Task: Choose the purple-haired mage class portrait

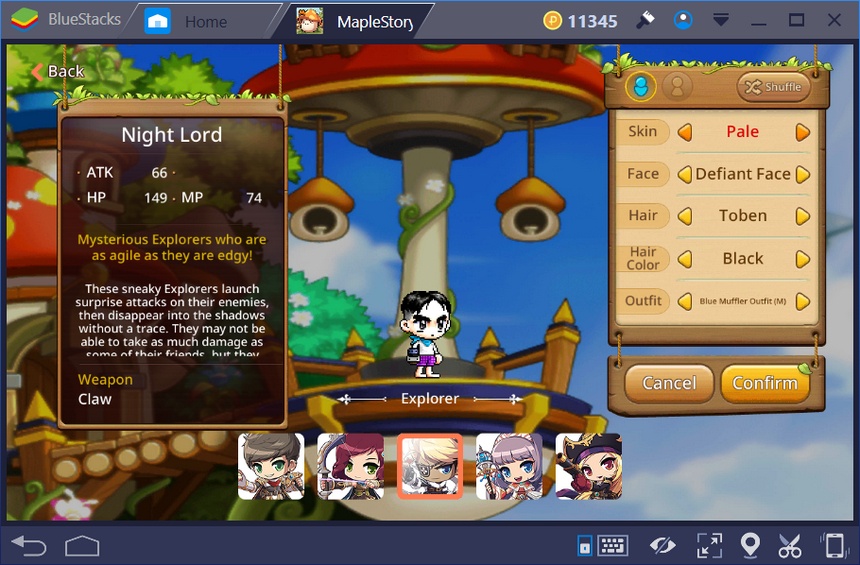Action: [x=509, y=466]
